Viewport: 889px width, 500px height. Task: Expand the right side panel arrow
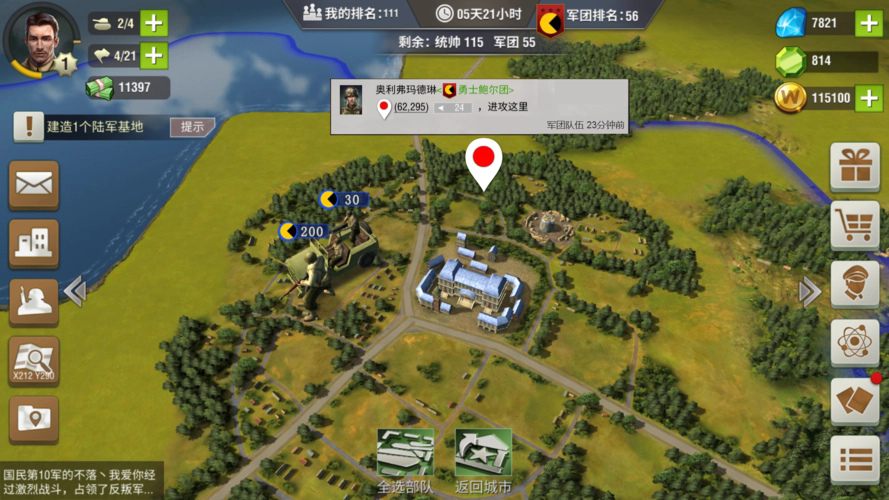click(x=810, y=291)
